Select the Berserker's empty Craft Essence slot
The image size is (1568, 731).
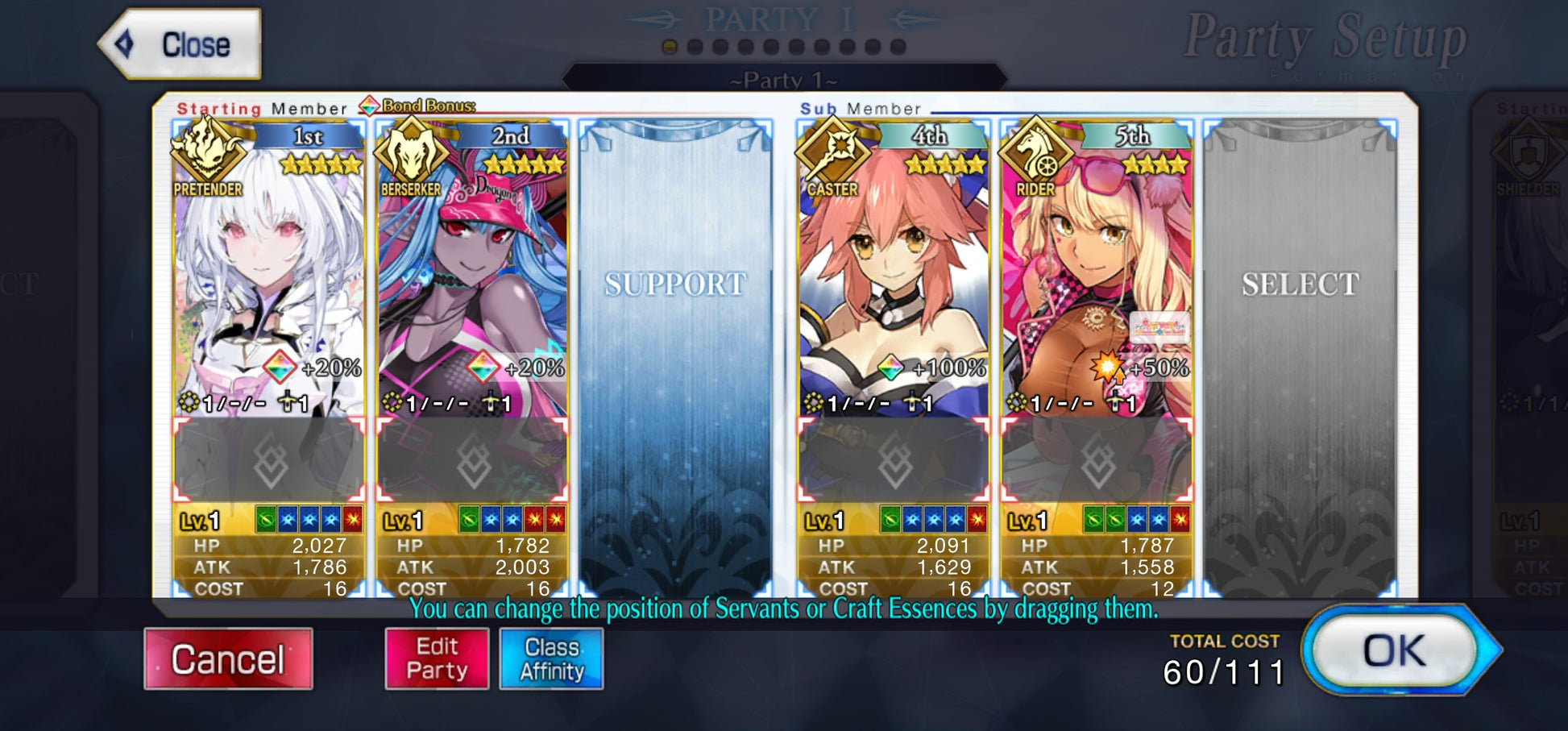coord(472,461)
